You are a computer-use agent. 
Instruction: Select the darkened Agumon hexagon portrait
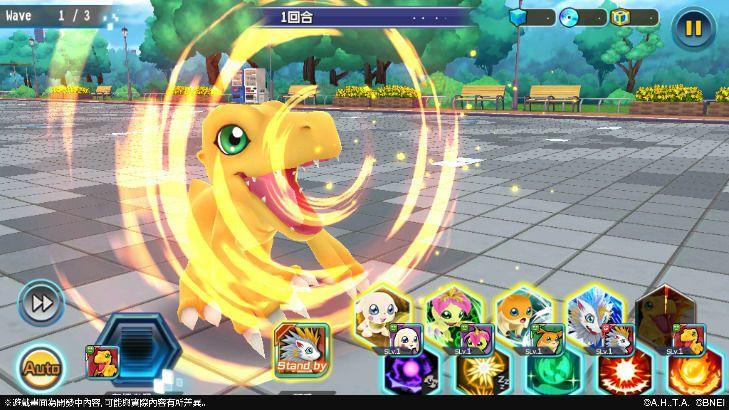(664, 311)
